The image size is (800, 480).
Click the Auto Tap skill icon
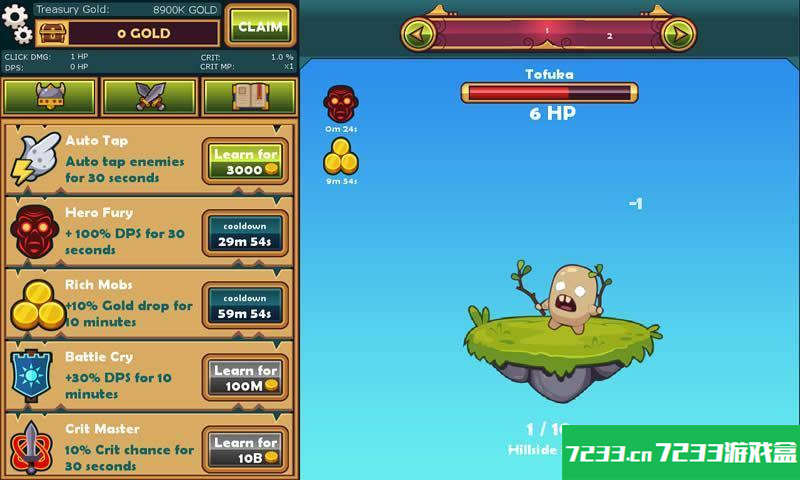pos(36,160)
